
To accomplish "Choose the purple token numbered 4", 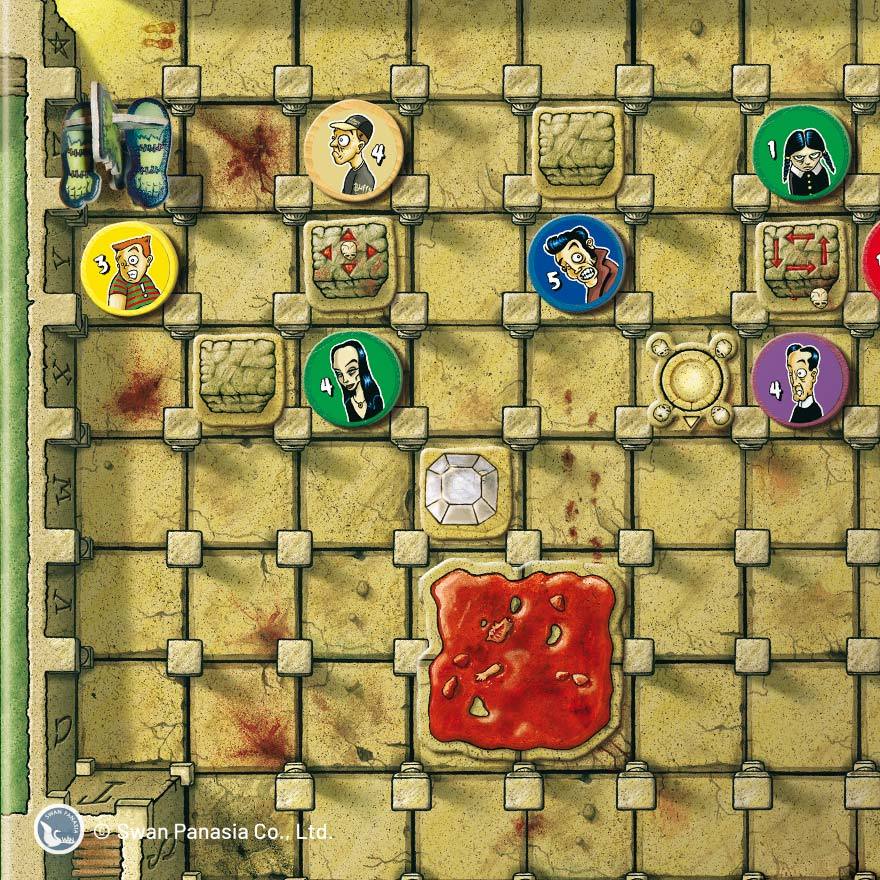I will click(800, 380).
